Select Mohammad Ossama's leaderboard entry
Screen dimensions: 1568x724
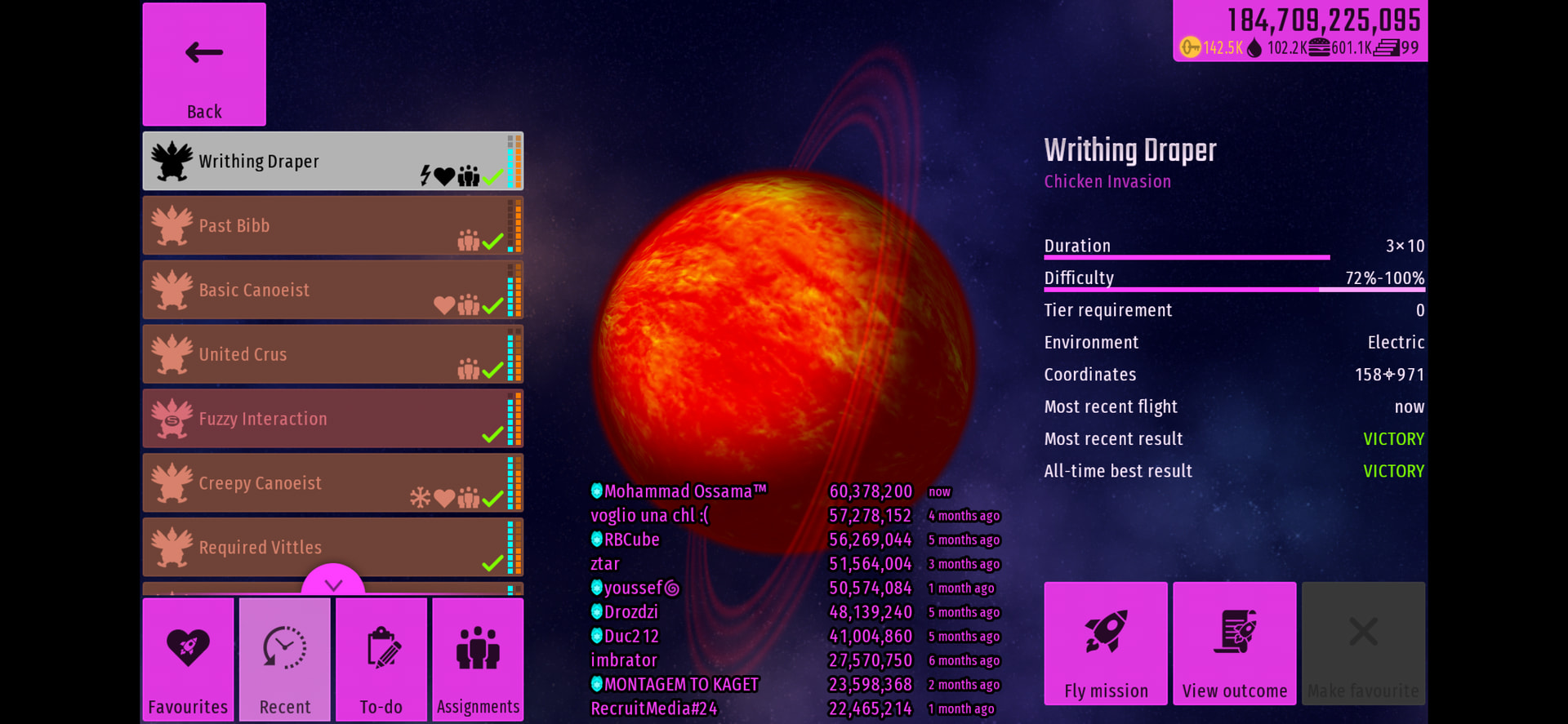pyautogui.click(x=678, y=491)
